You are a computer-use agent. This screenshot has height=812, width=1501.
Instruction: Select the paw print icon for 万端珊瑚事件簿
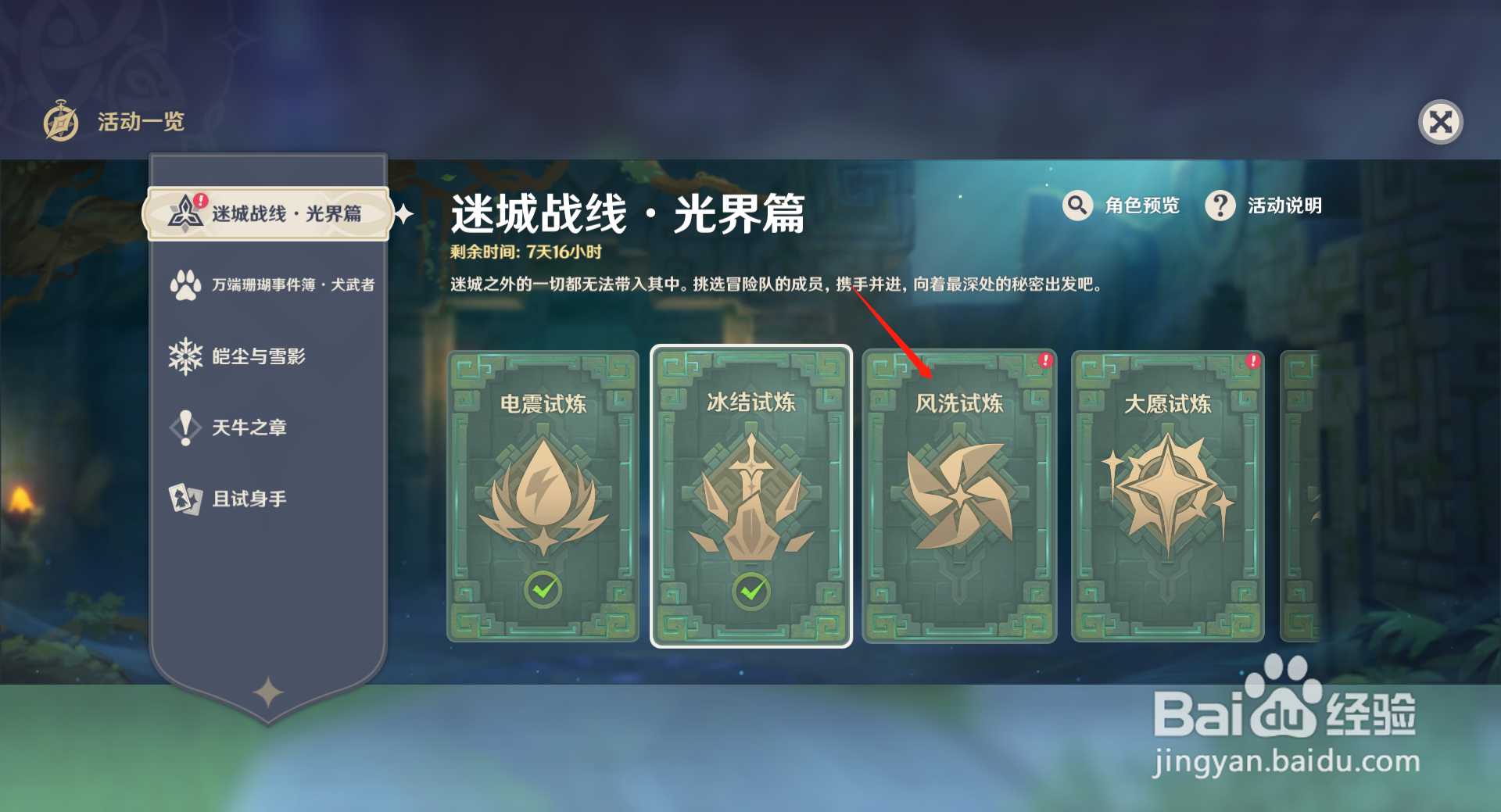coord(185,284)
